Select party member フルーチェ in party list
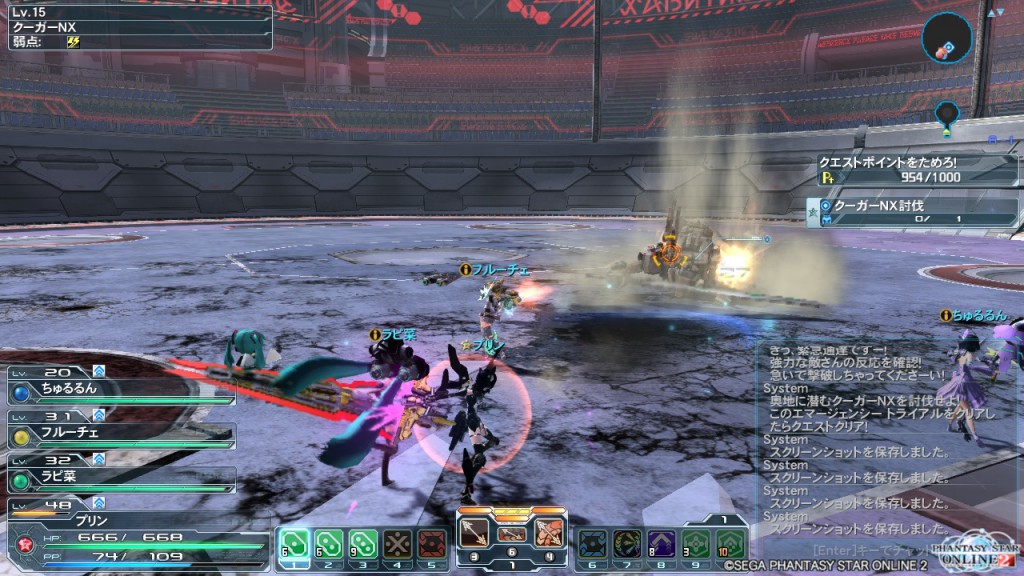1024x576 pixels. click(x=118, y=432)
